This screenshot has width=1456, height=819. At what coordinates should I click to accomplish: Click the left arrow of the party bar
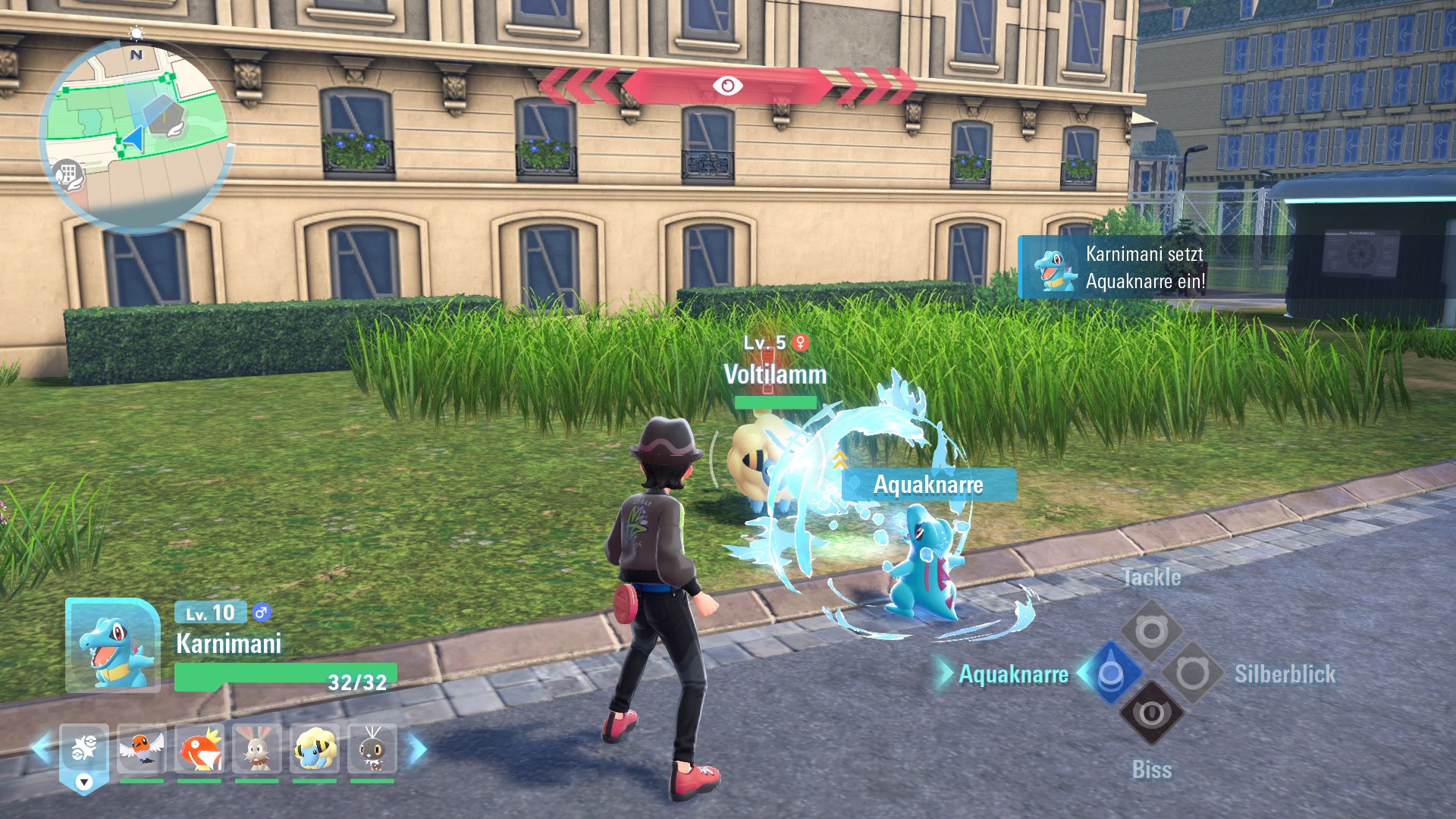[42, 748]
